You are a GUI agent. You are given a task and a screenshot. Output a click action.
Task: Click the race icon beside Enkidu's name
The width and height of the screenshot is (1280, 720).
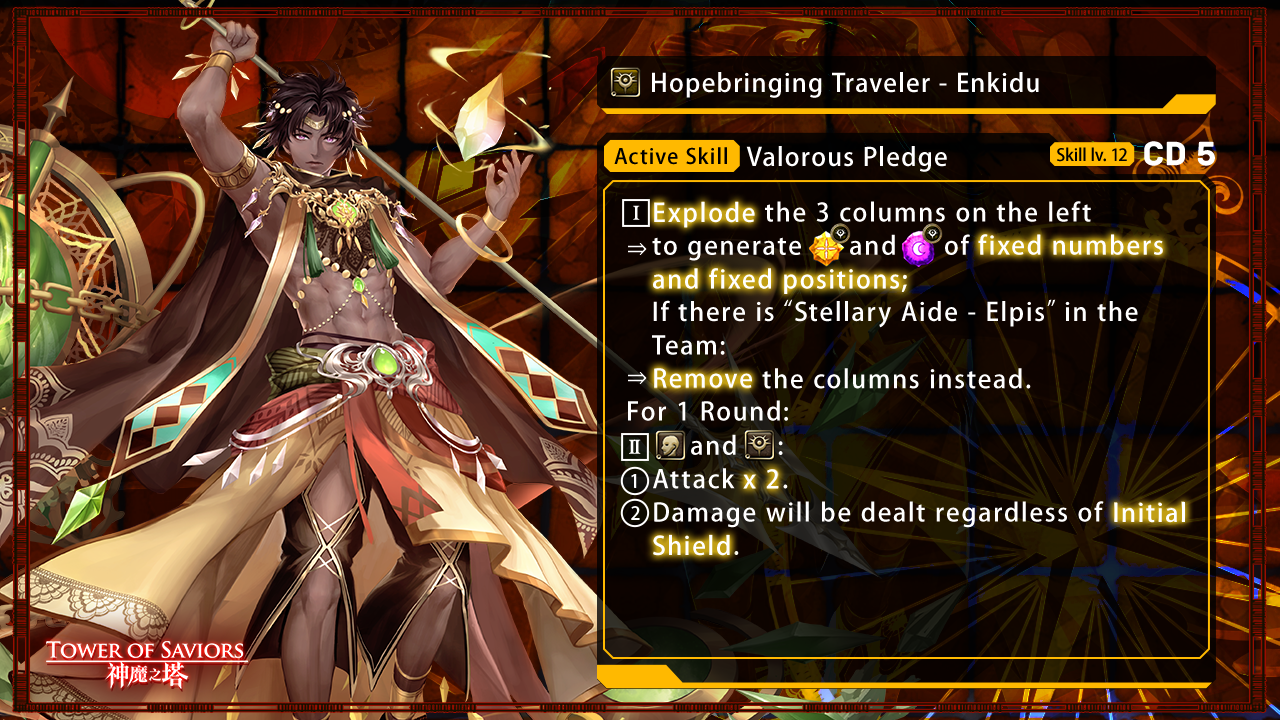(626, 83)
